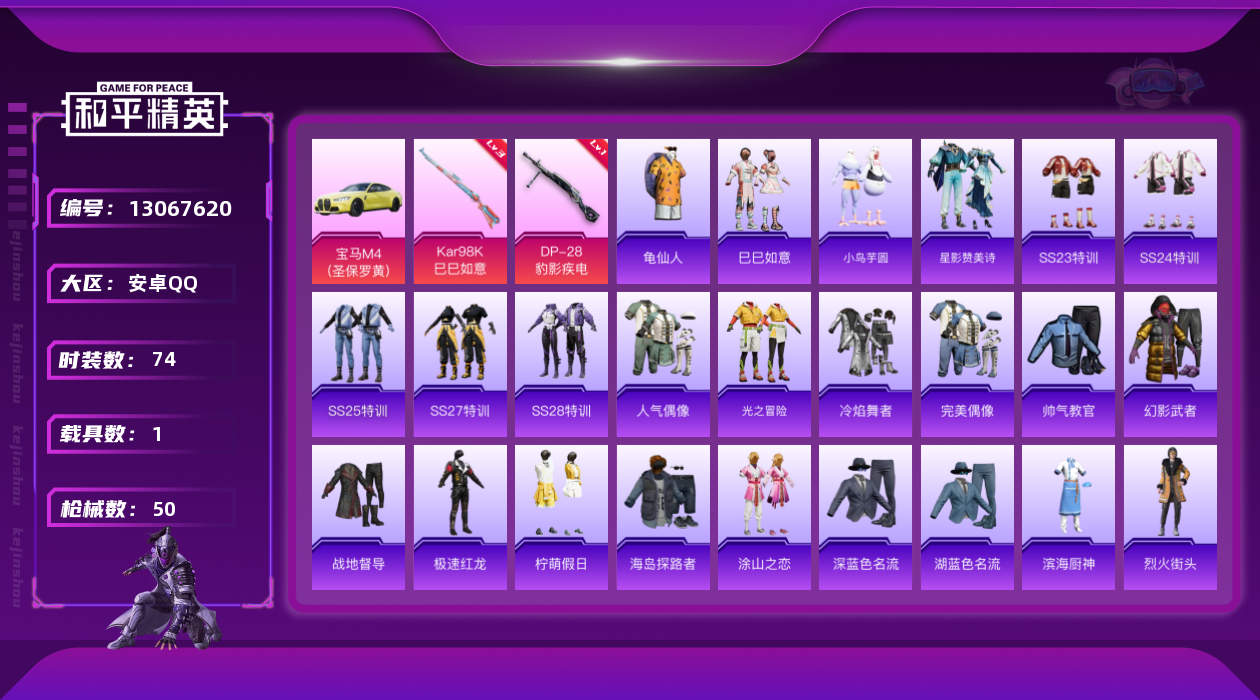
Task: Choose the Kar98K 巳巳如意 gun skin
Action: (460, 211)
